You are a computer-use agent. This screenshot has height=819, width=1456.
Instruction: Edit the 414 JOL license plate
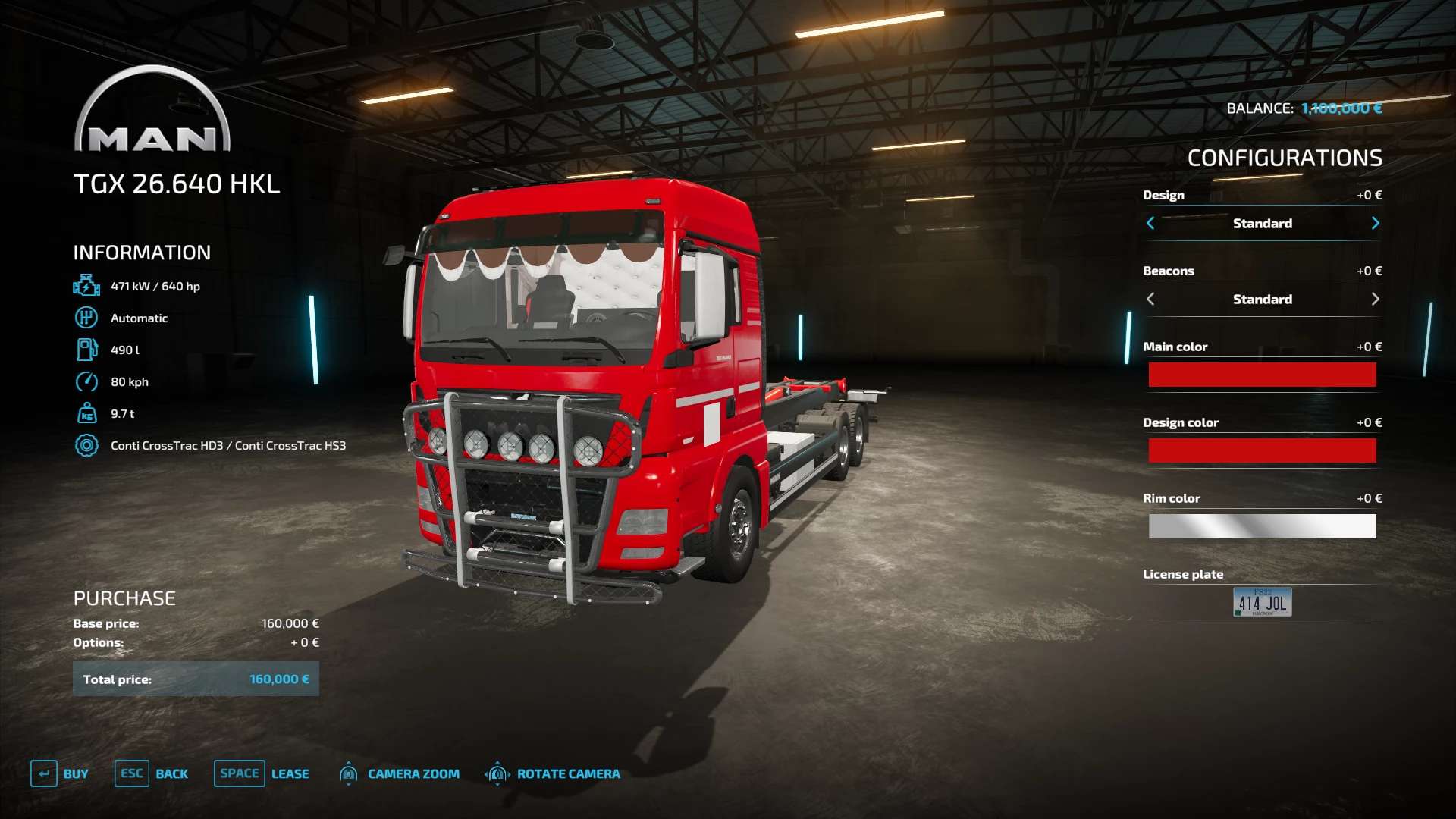(1262, 602)
